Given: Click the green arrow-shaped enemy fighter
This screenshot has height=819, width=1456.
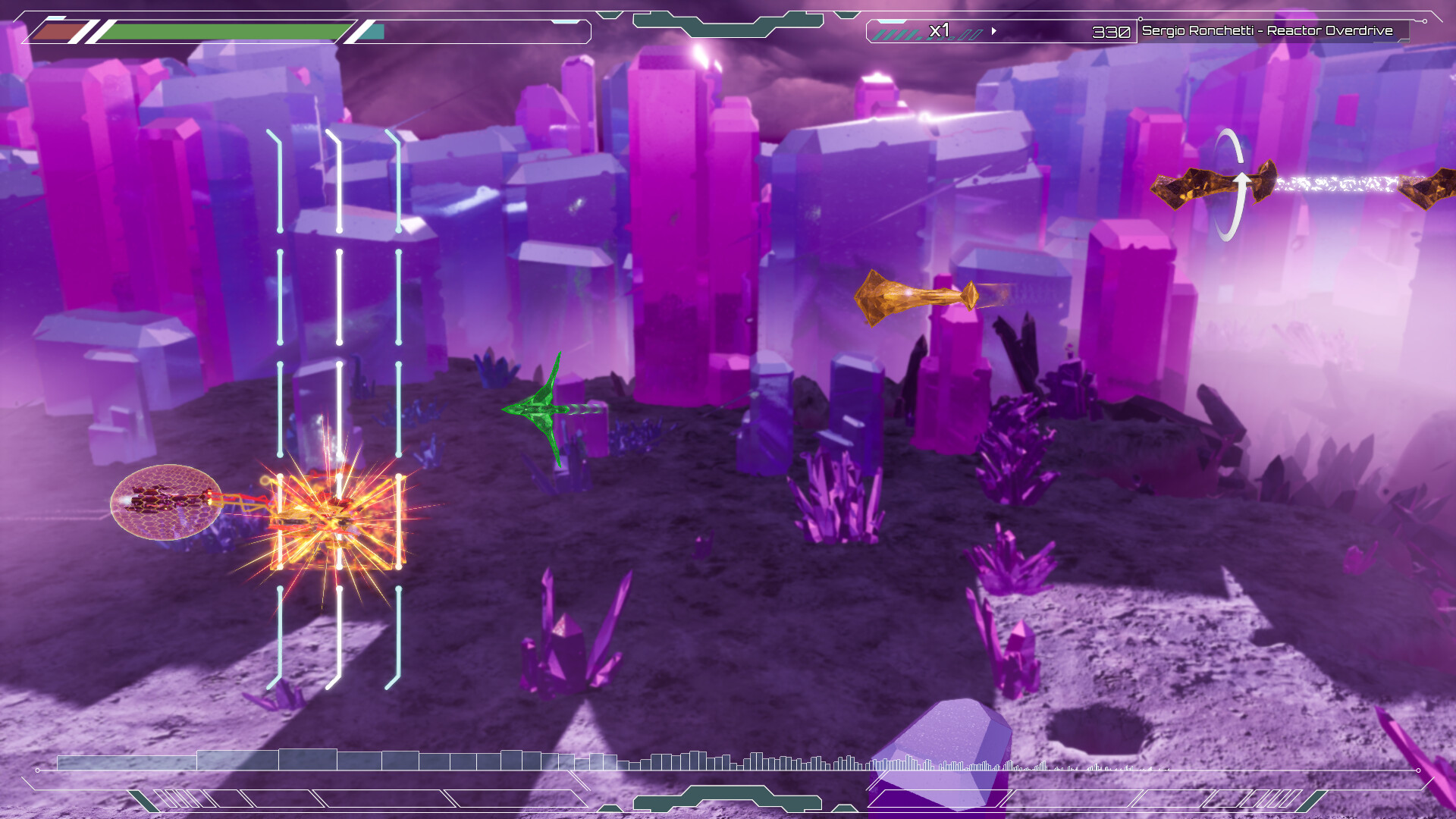Looking at the screenshot, I should [546, 409].
